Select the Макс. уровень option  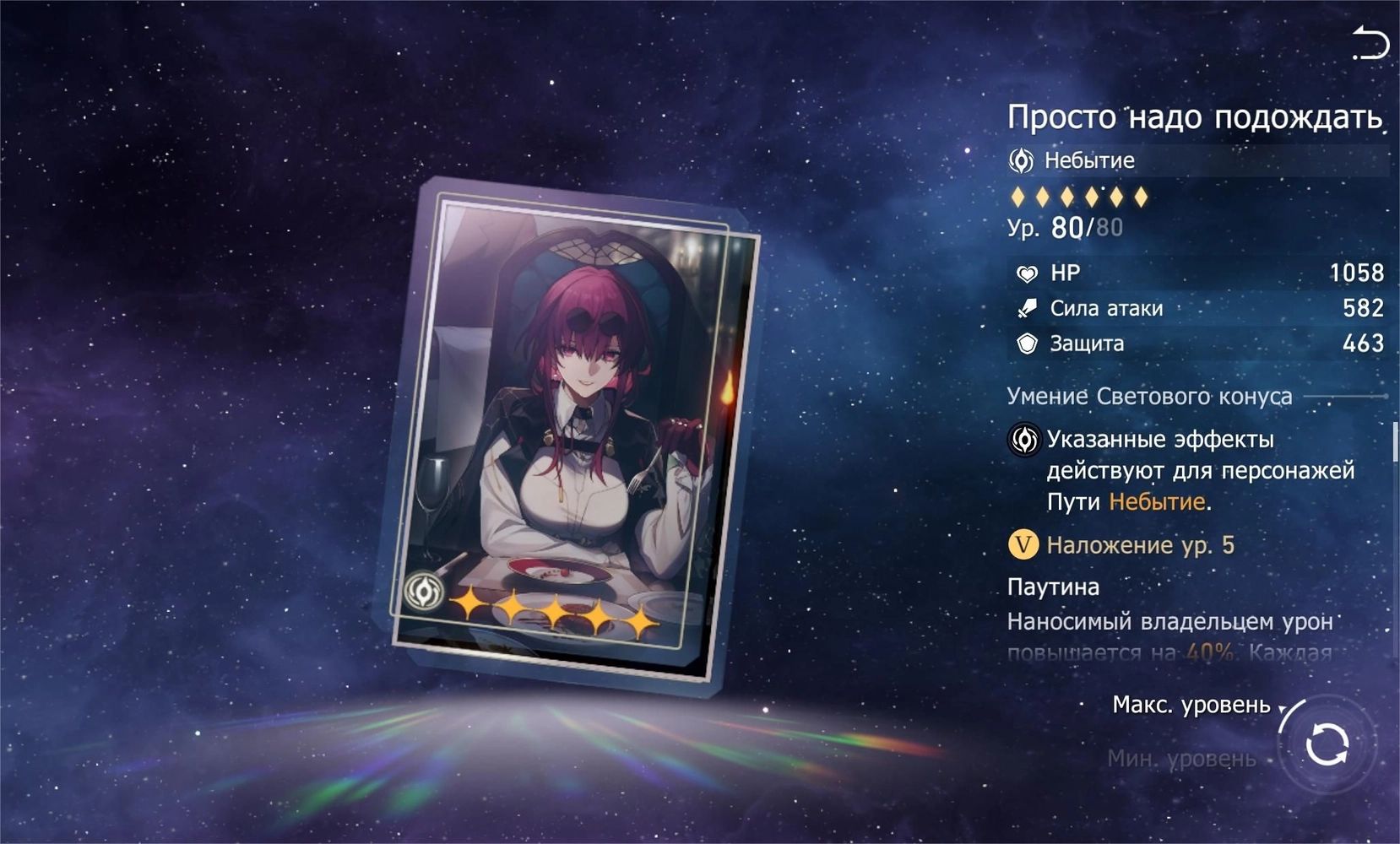(1191, 705)
